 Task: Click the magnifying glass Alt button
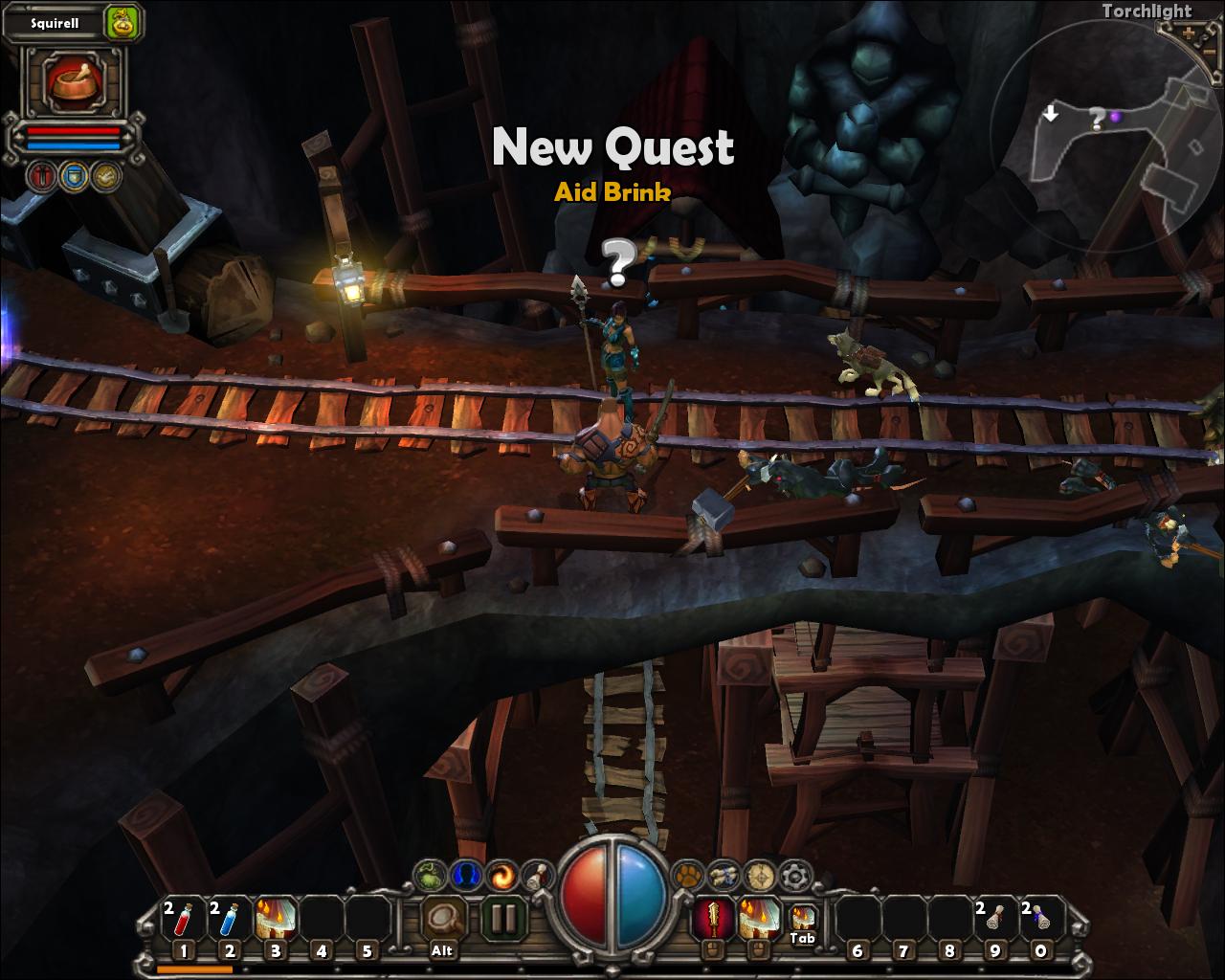point(443,921)
